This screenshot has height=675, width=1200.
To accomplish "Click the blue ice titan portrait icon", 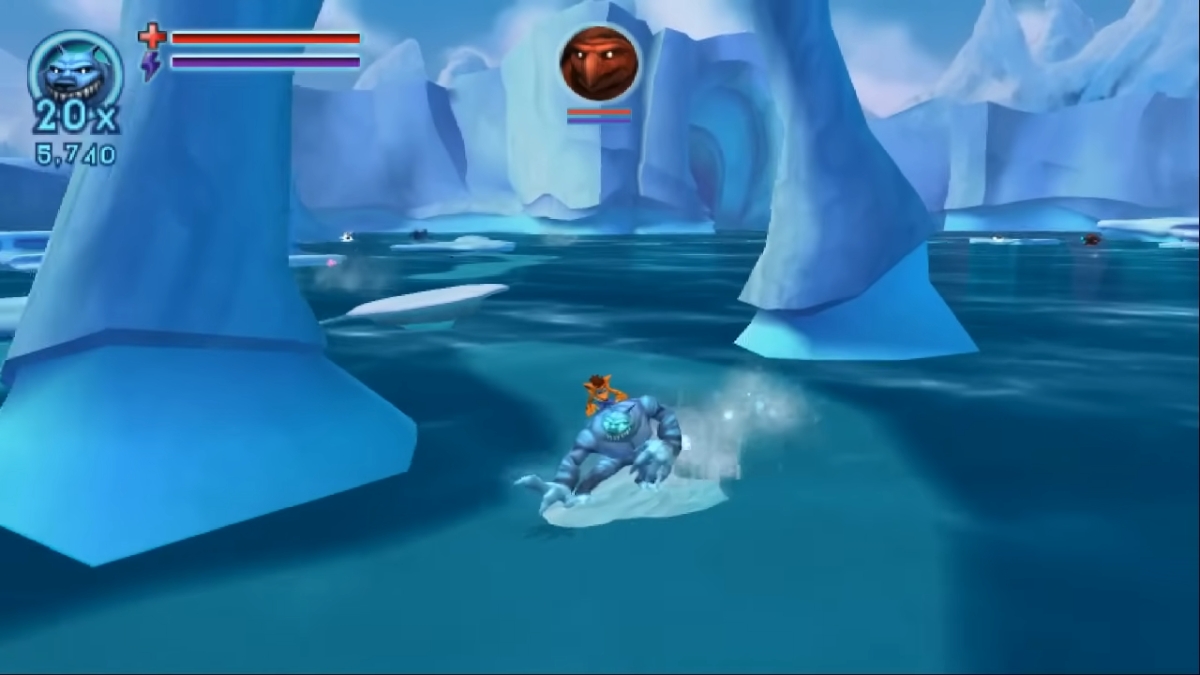I will (75, 69).
